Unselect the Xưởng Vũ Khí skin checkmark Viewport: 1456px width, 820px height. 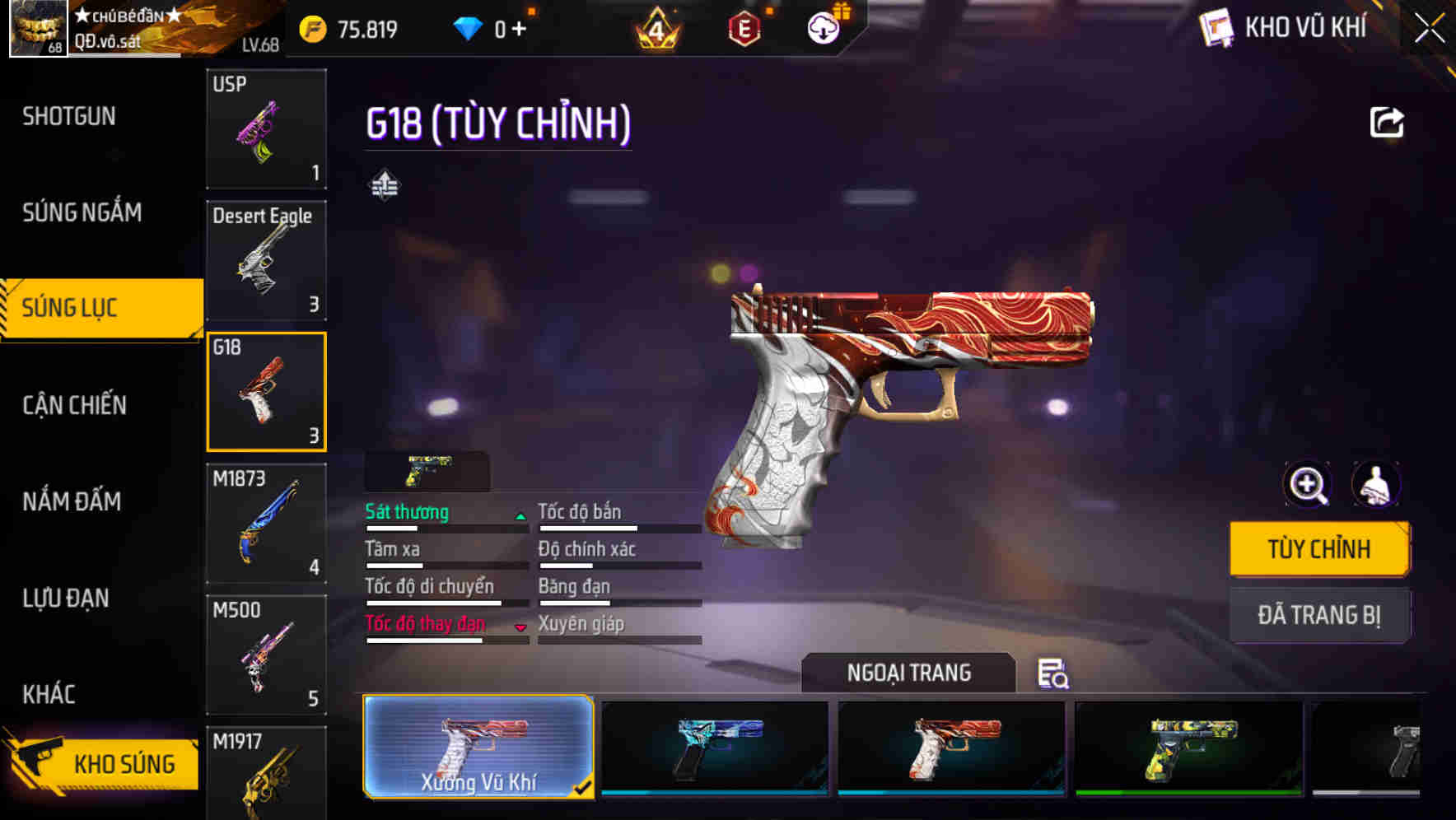click(584, 787)
